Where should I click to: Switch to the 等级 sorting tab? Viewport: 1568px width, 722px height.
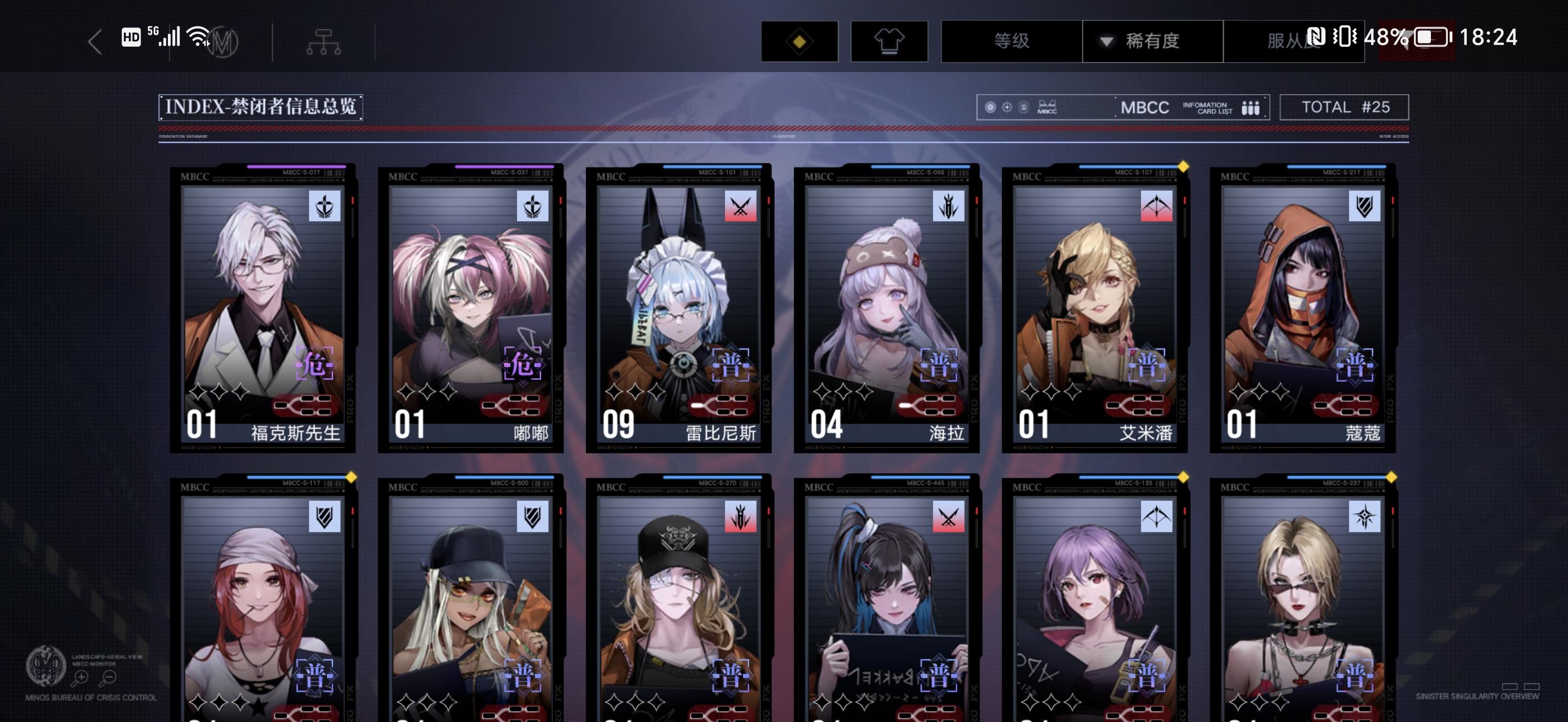tap(1010, 41)
